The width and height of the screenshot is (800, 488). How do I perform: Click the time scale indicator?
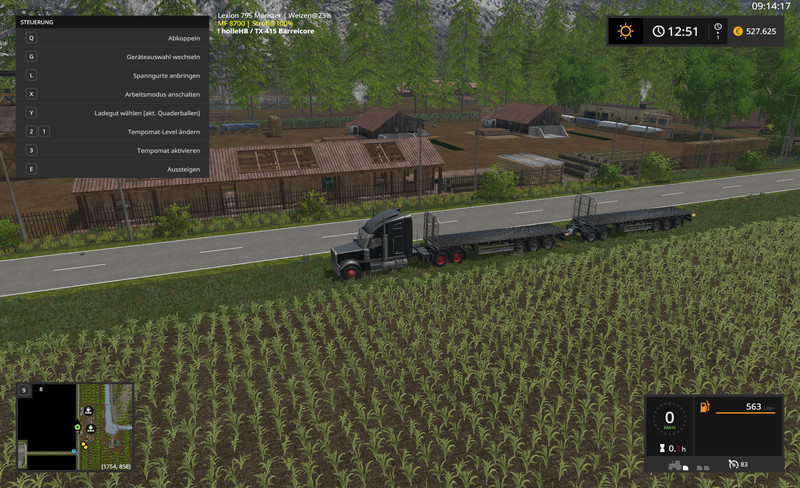click(716, 32)
